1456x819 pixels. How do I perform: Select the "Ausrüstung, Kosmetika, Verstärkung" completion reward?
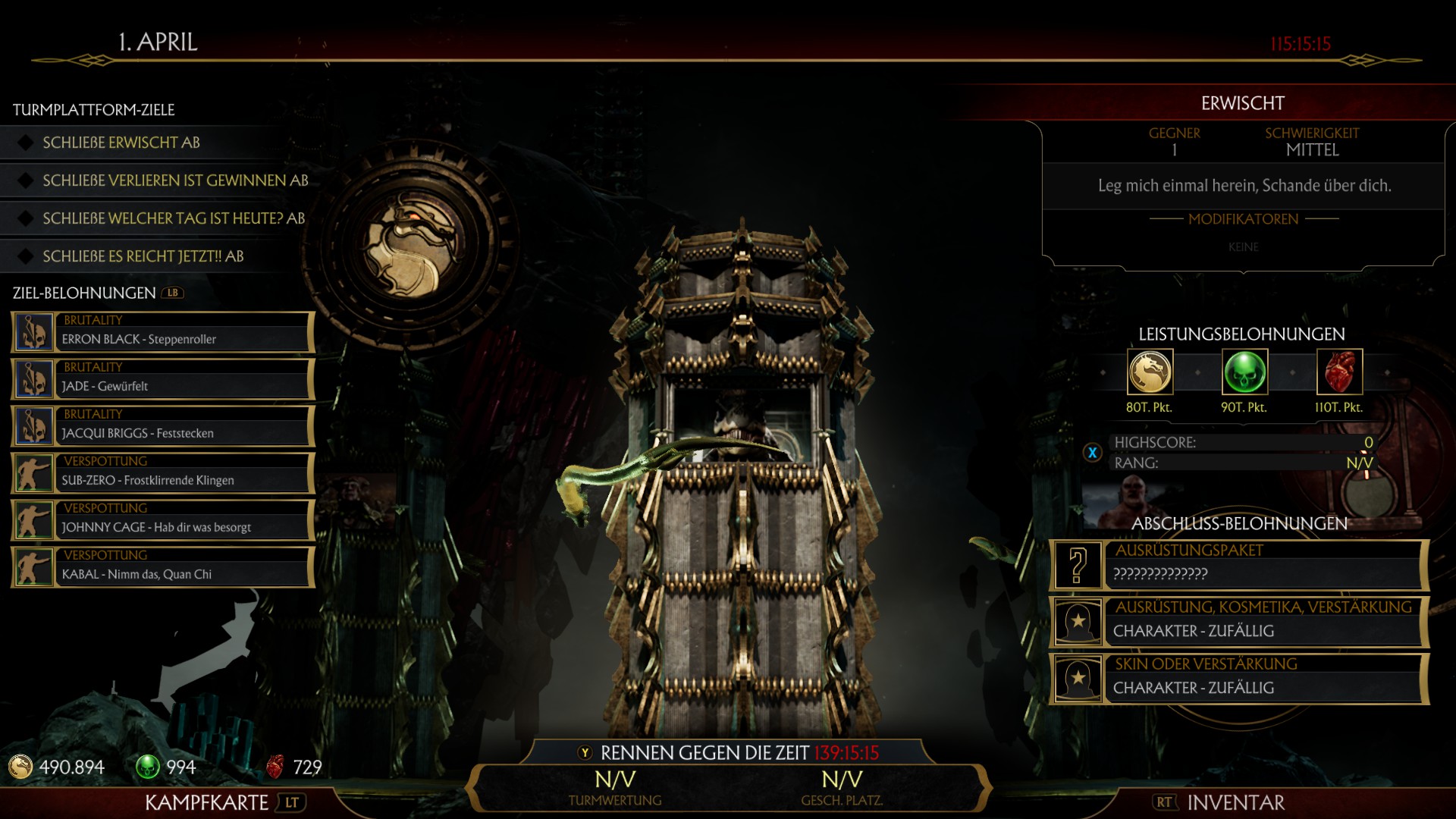coord(1239,622)
